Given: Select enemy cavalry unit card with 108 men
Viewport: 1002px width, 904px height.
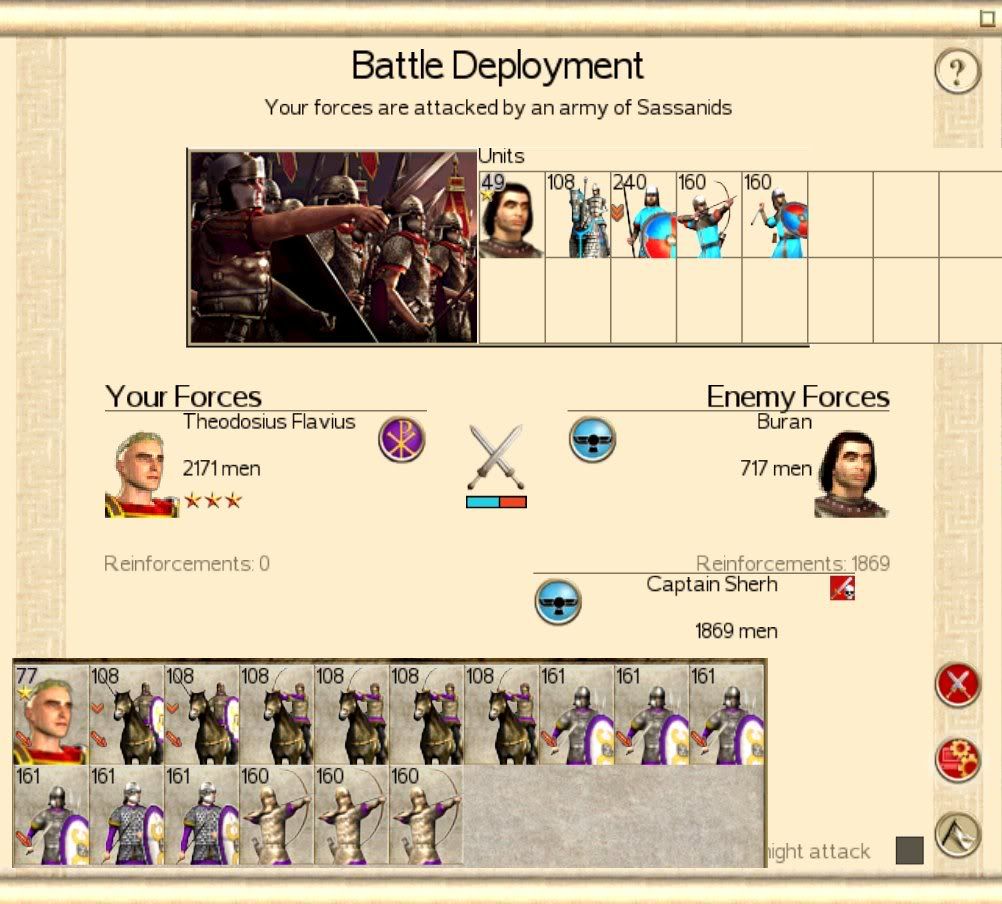Looking at the screenshot, I should click(577, 214).
